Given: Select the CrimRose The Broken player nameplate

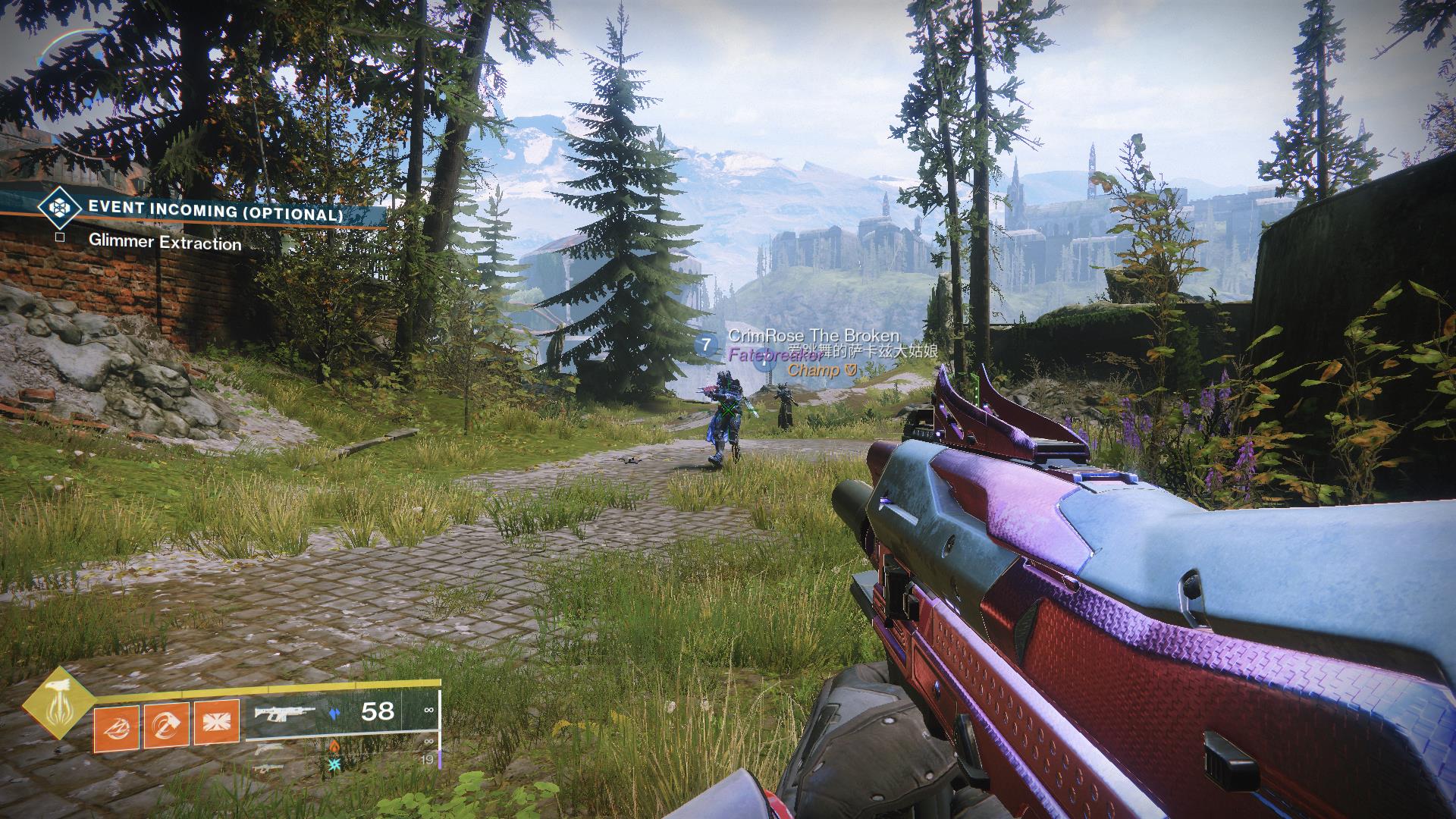Looking at the screenshot, I should (x=813, y=336).
